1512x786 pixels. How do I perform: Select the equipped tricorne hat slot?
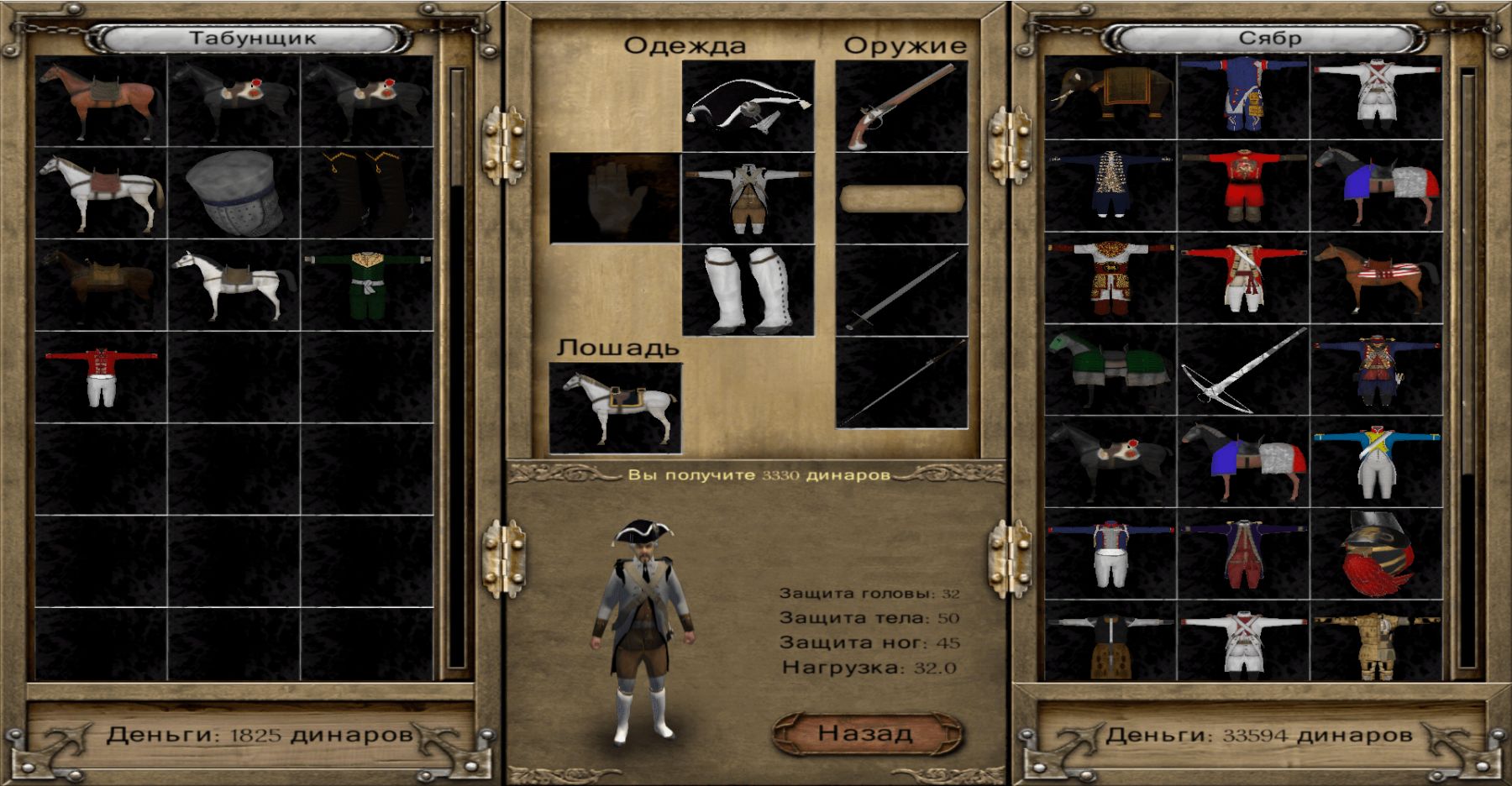[x=748, y=106]
